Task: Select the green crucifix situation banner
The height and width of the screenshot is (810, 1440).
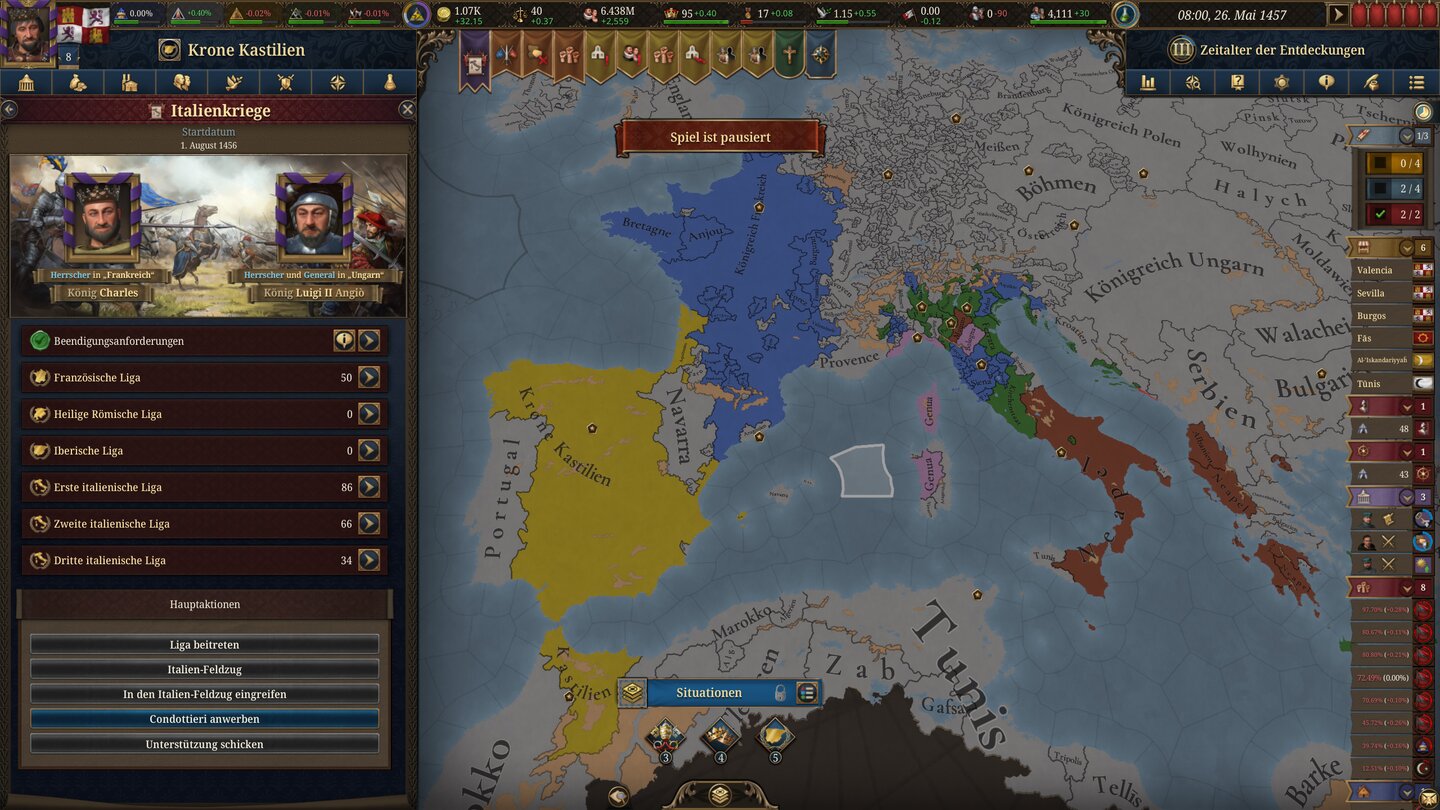Action: coord(786,55)
